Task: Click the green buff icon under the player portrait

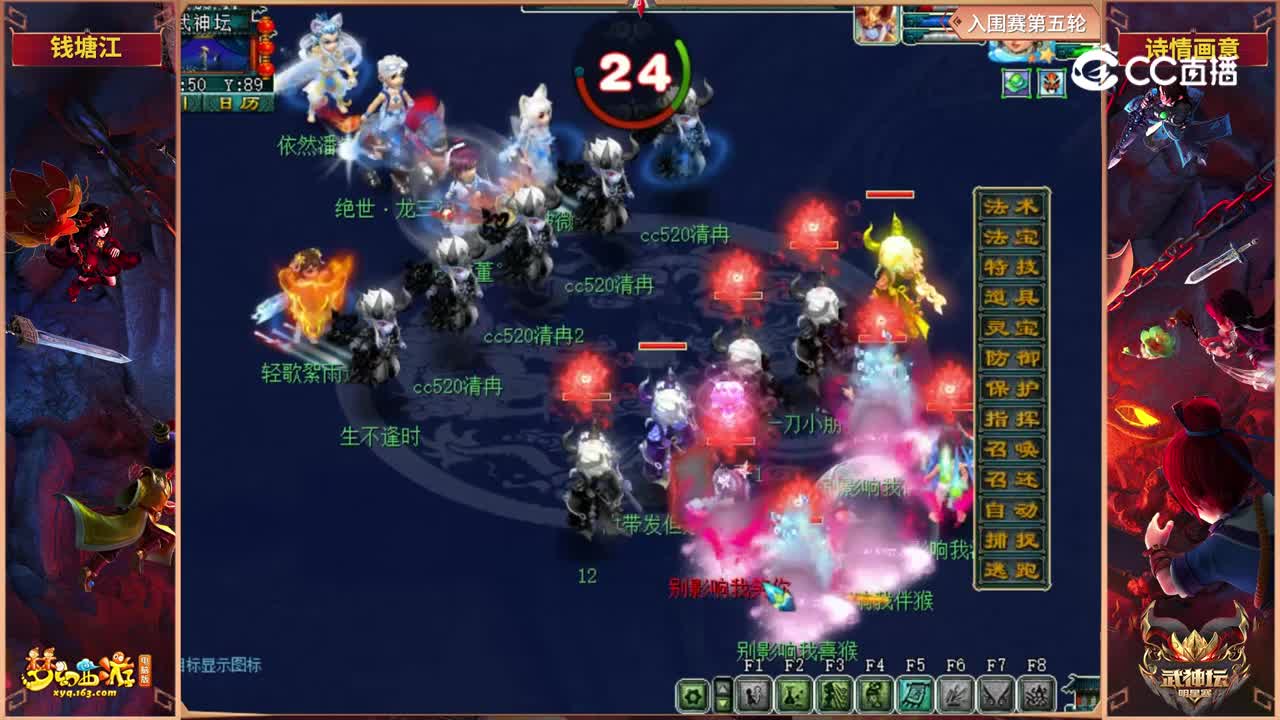Action: [1014, 81]
